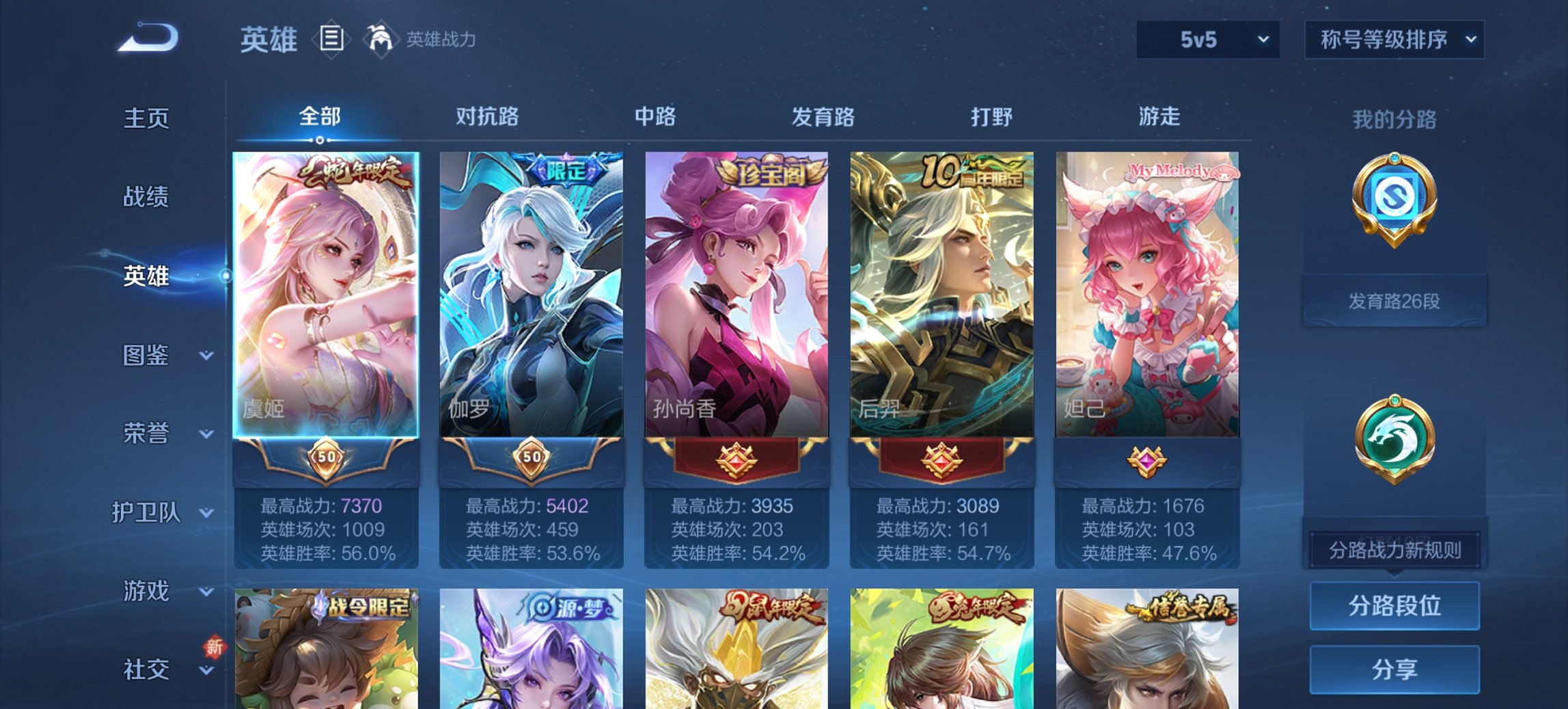Image resolution: width=1568 pixels, height=709 pixels.
Task: Select the 虞姬 hero card
Action: coord(325,294)
